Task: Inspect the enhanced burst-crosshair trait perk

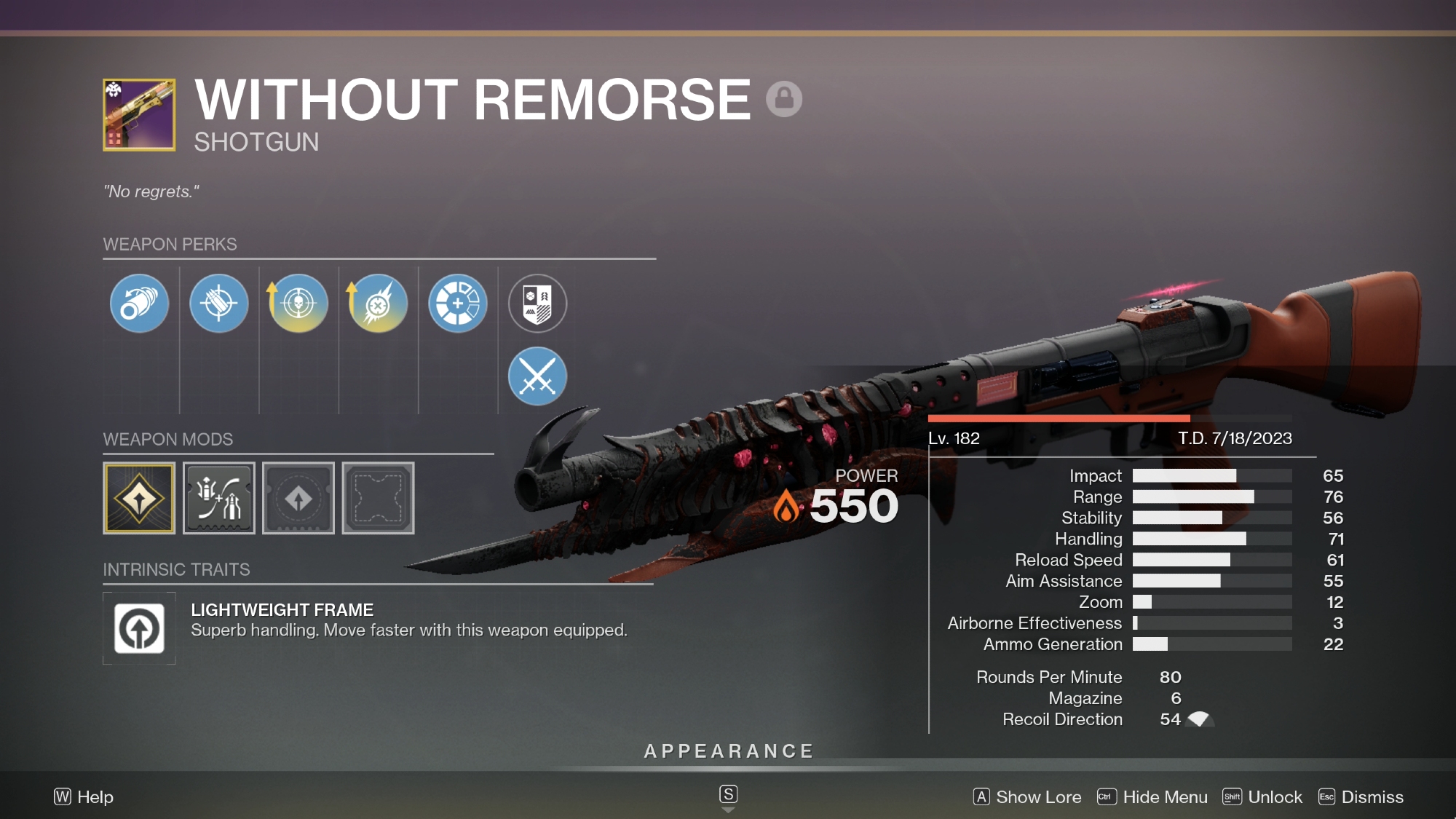Action: (x=378, y=303)
